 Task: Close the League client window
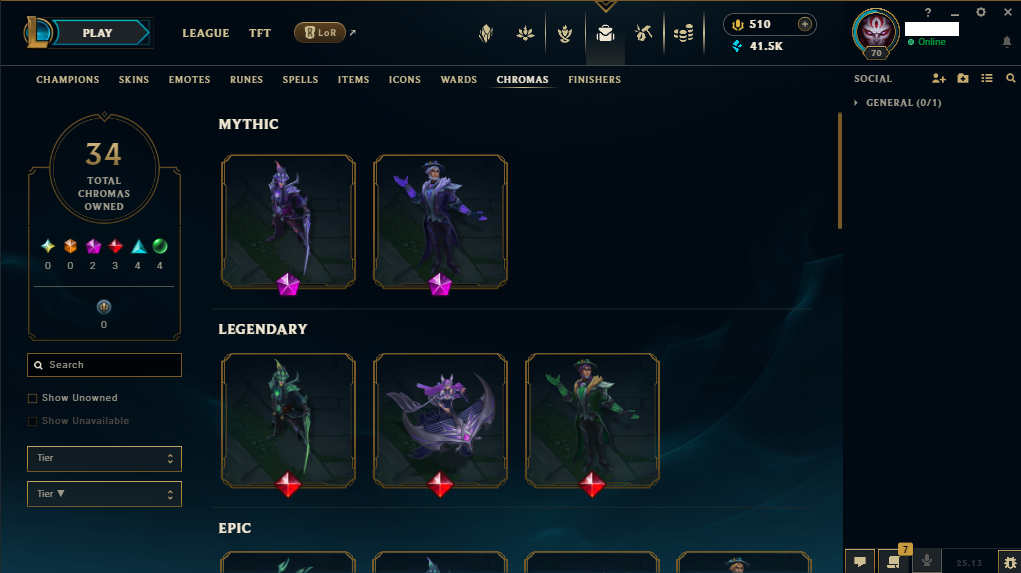click(1006, 12)
